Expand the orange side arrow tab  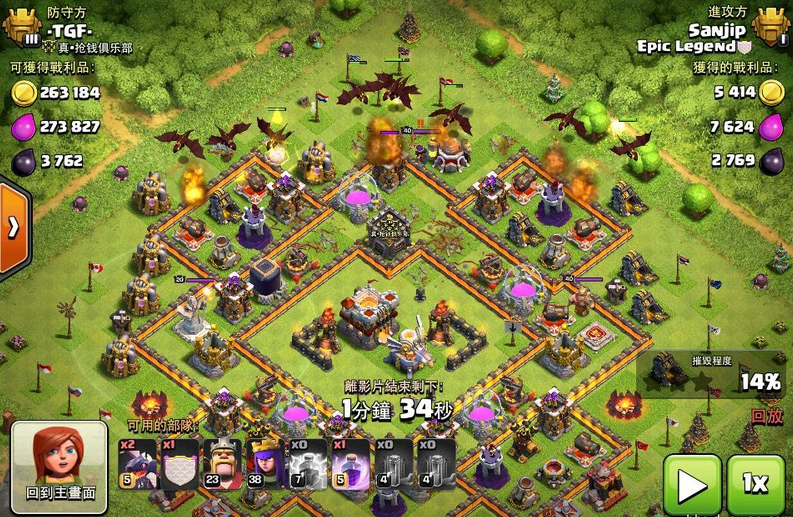click(13, 228)
